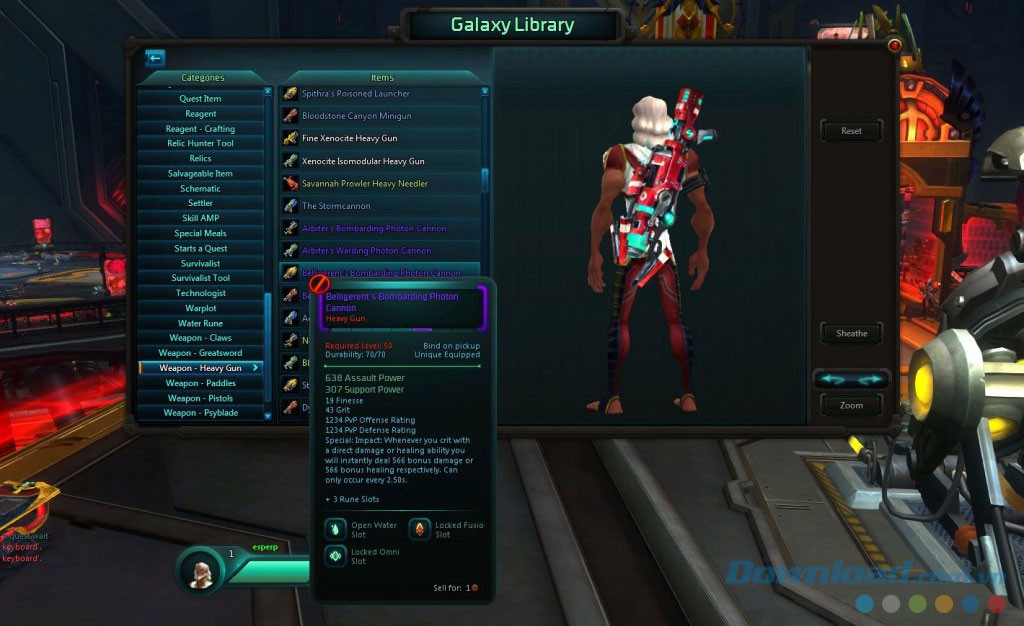Close the Galaxy Library window
Image resolution: width=1024 pixels, height=626 pixels.
[x=894, y=46]
